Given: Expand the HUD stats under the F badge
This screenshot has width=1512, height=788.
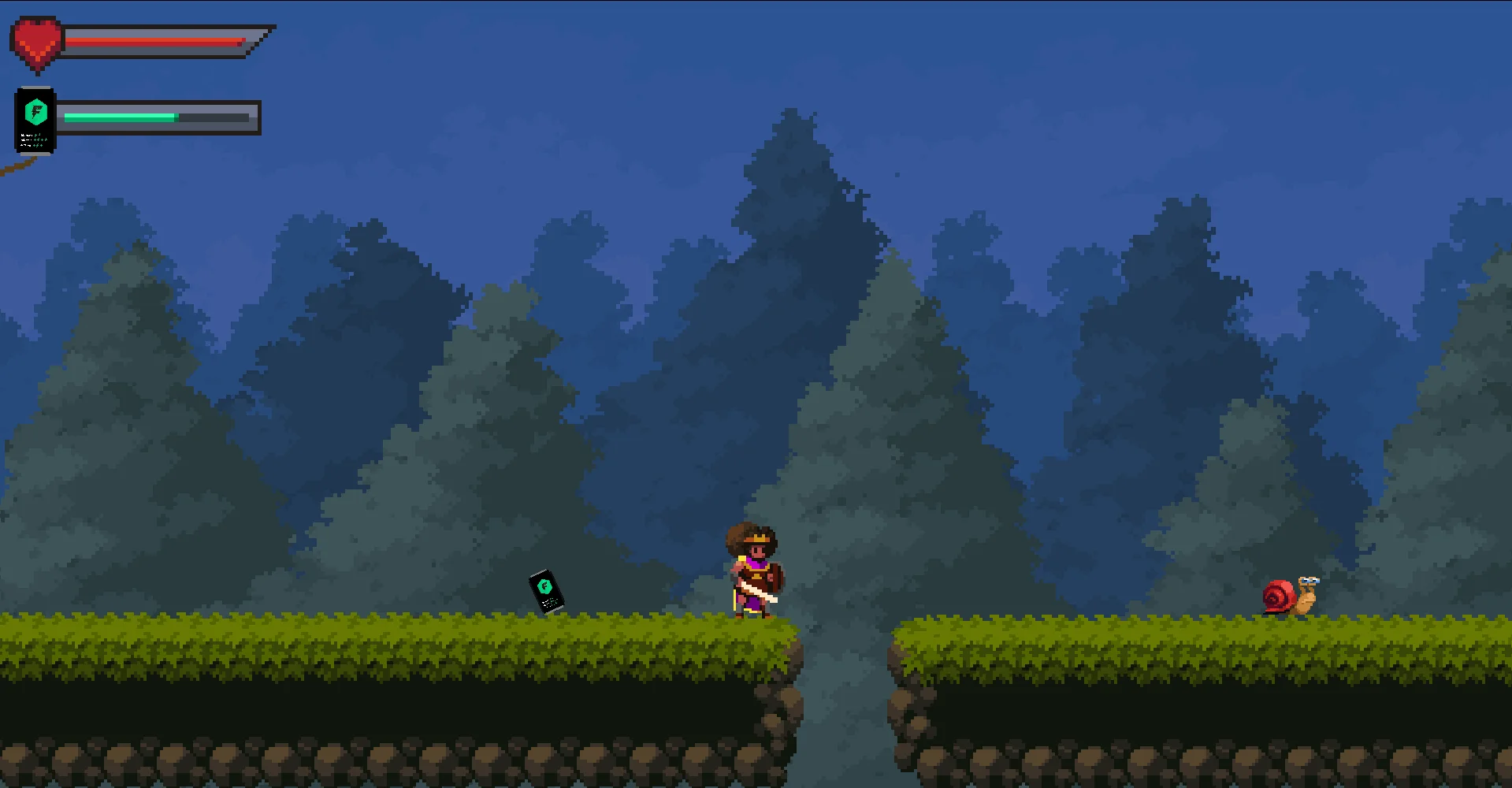Looking at the screenshot, I should click(35, 140).
